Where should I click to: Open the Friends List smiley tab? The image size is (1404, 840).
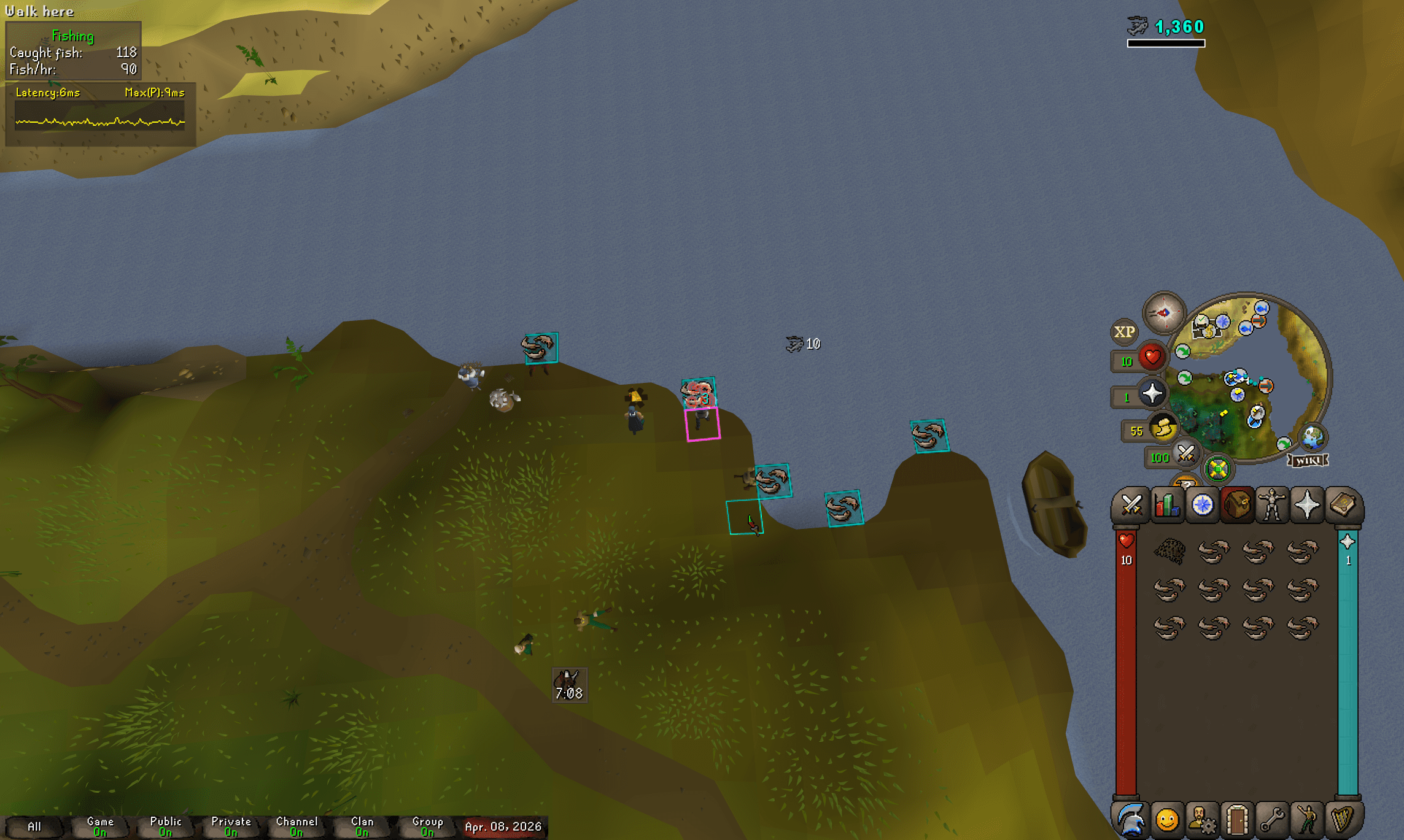click(1166, 820)
